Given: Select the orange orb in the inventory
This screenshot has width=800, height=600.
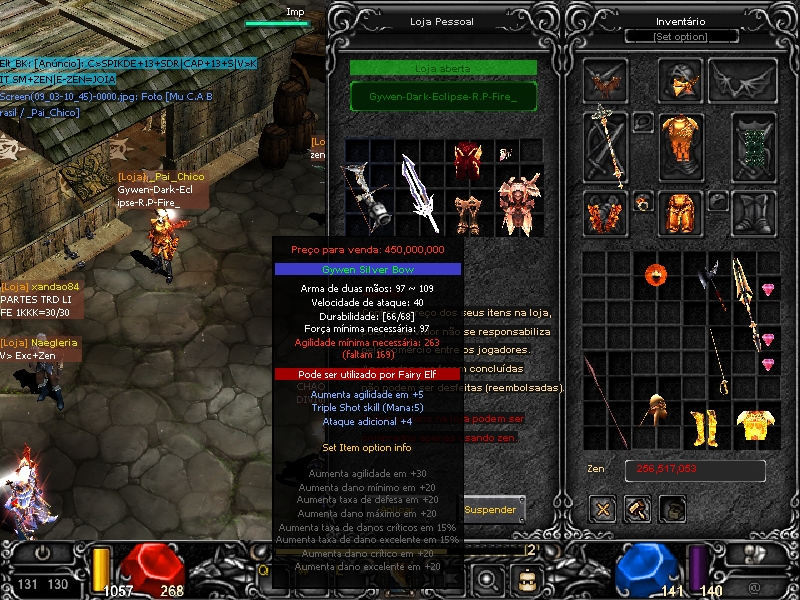Looking at the screenshot, I should 656,273.
